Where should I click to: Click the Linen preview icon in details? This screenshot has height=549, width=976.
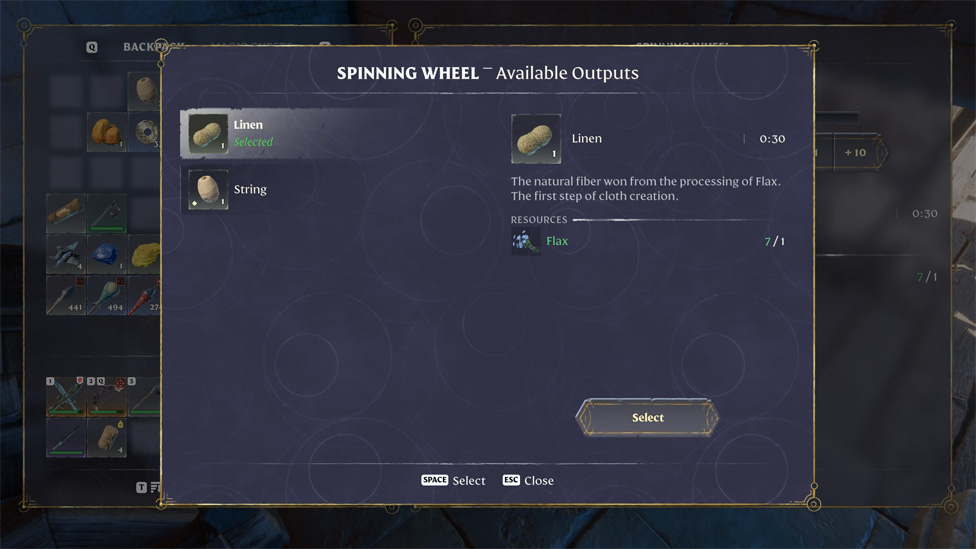coord(536,139)
